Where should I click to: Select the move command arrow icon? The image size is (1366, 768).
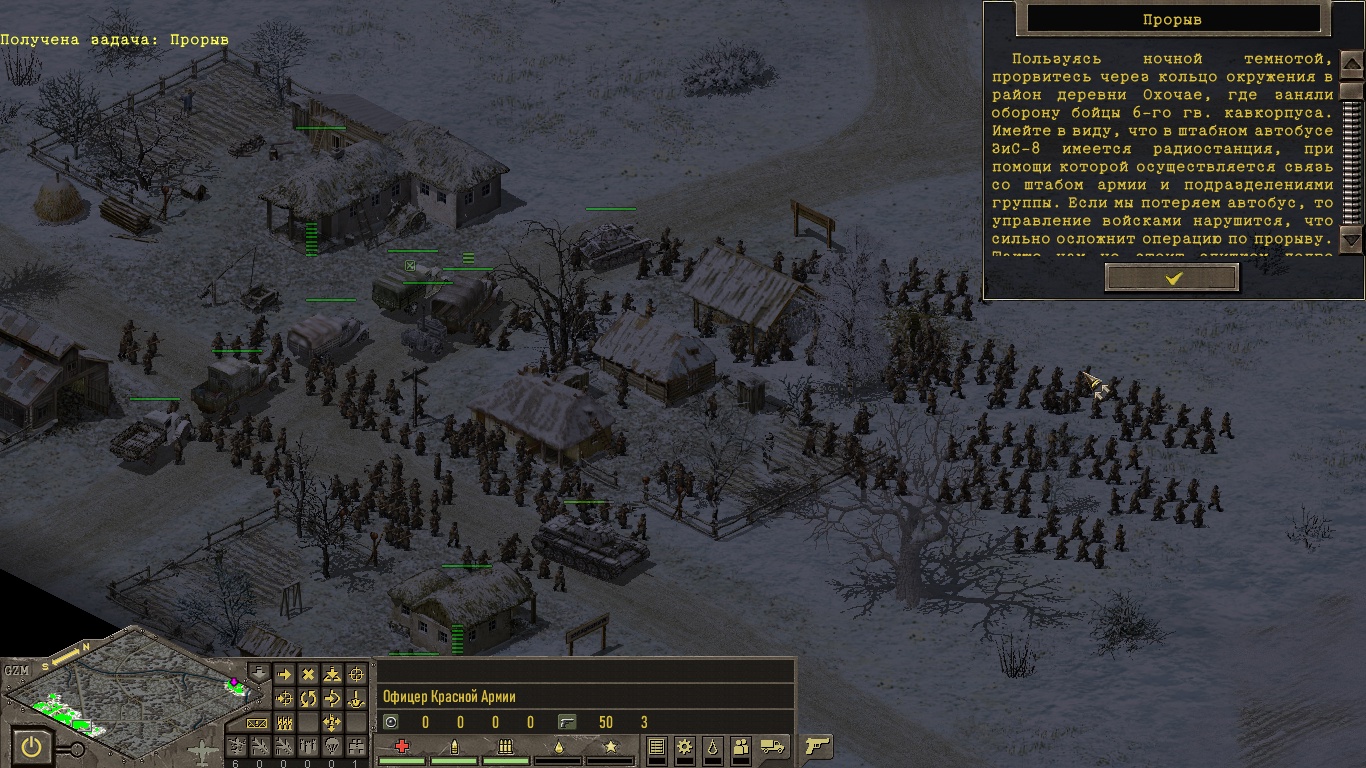point(284,675)
